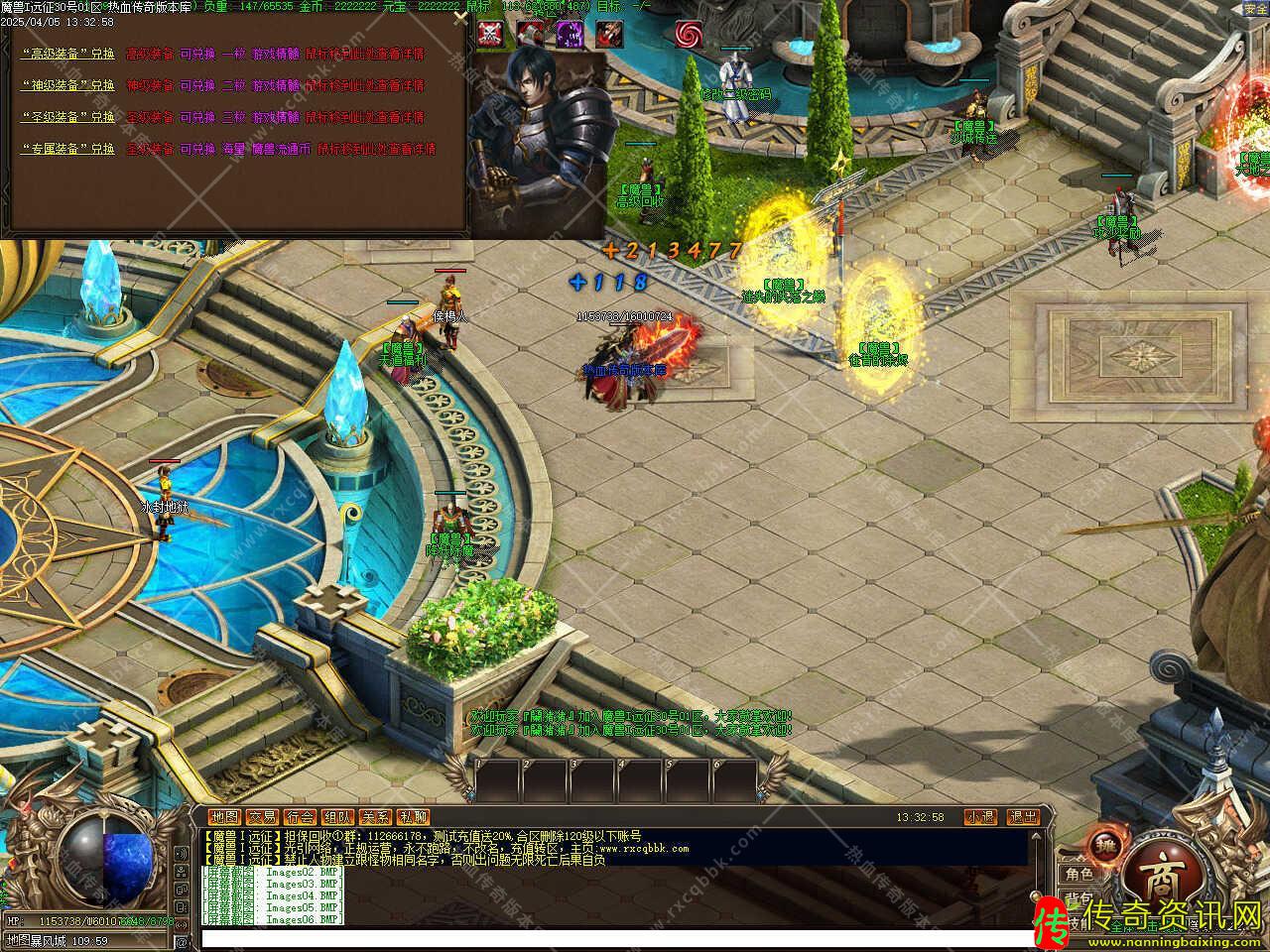The image size is (1270, 952).
Task: Click the 退出 exit game button
Action: [1023, 817]
